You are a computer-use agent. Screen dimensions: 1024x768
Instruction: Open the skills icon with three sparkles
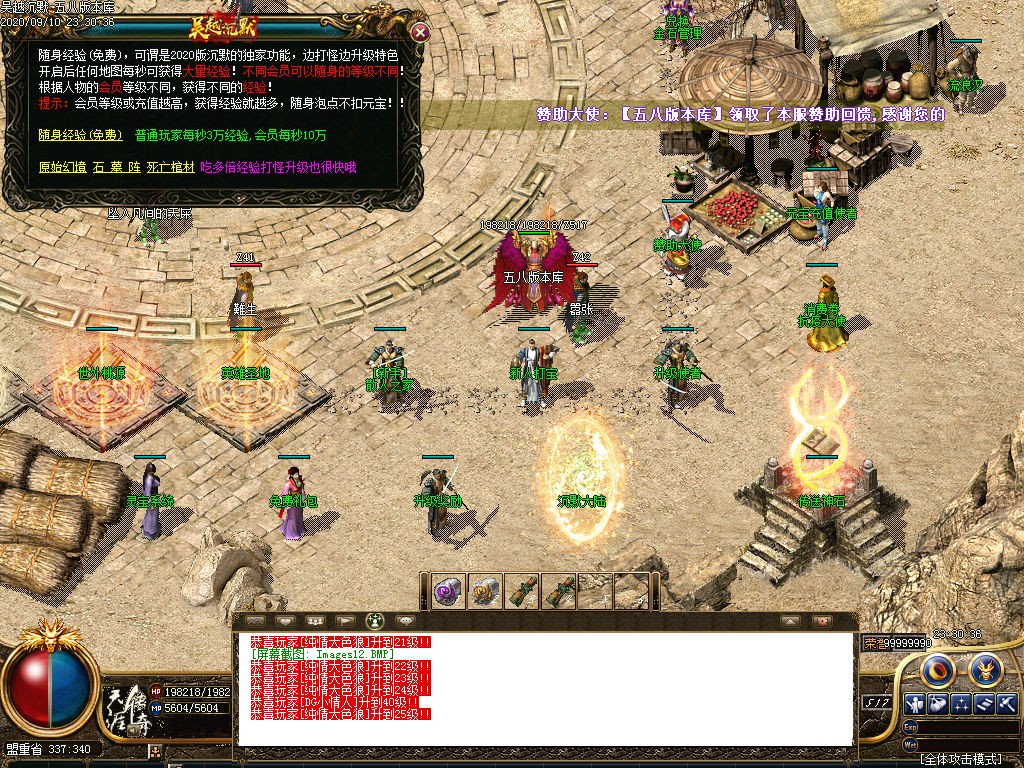(x=961, y=703)
